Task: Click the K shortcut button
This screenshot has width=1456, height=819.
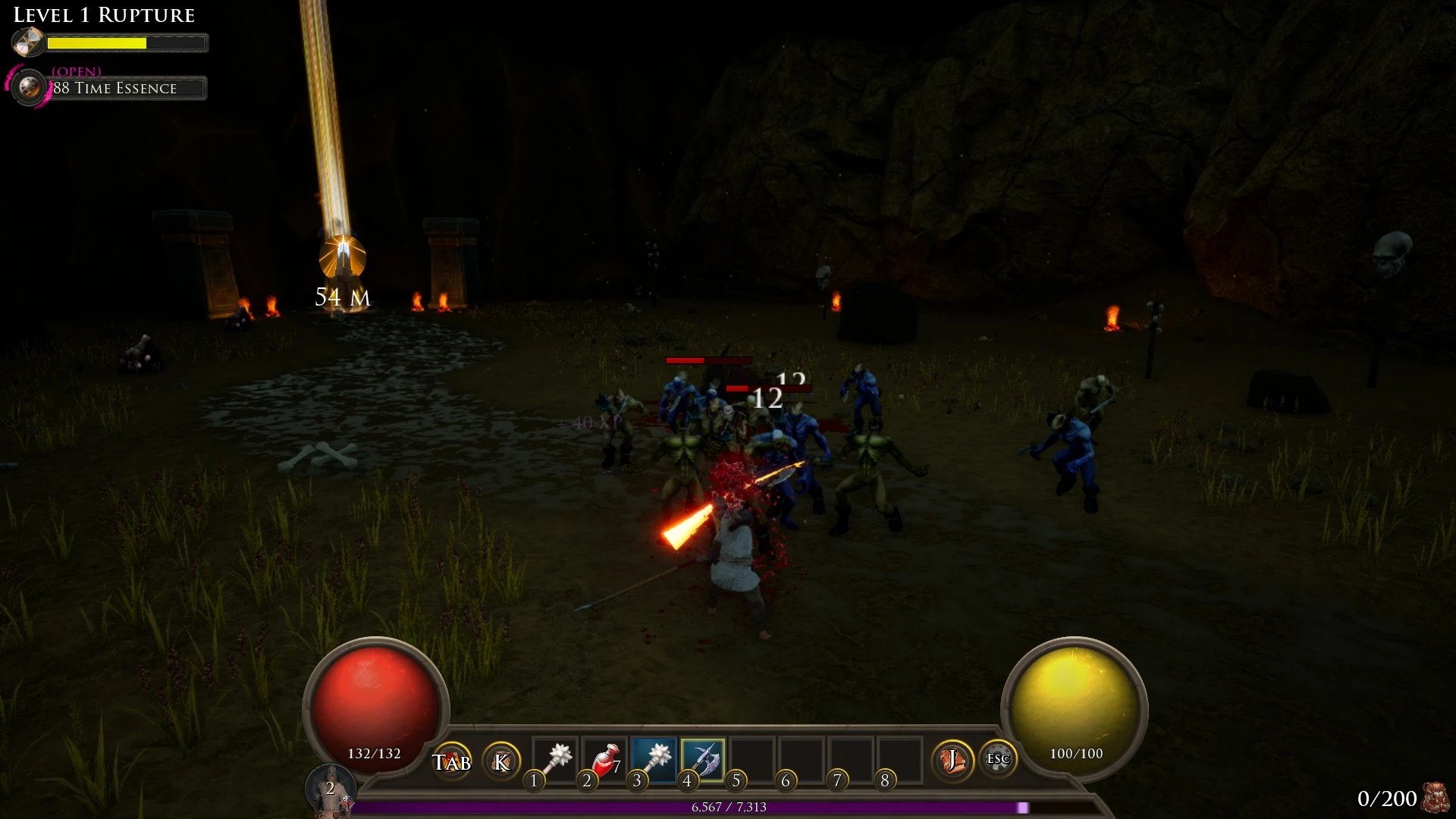Action: (x=501, y=761)
